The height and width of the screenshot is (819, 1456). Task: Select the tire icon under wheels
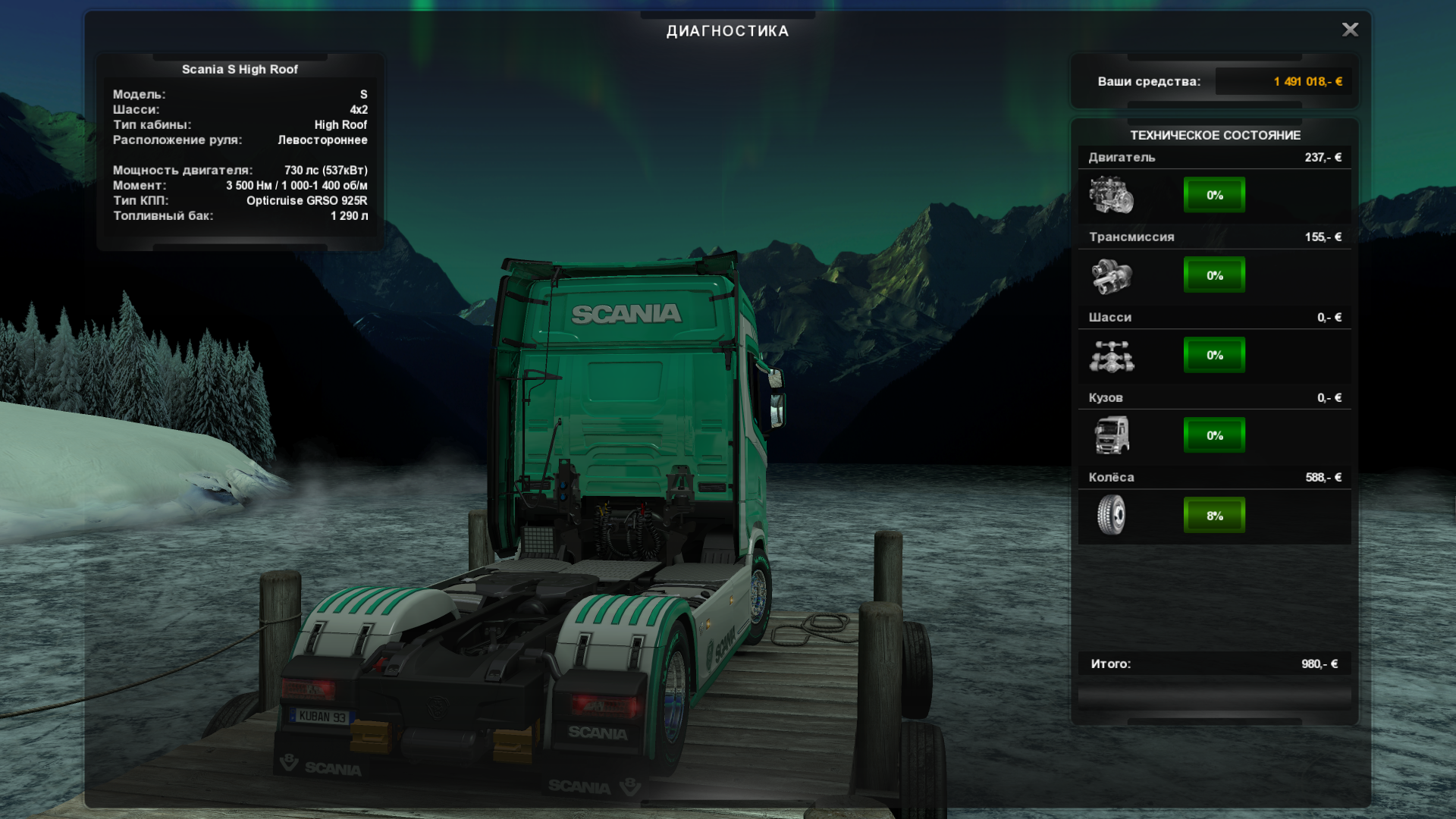click(x=1111, y=515)
